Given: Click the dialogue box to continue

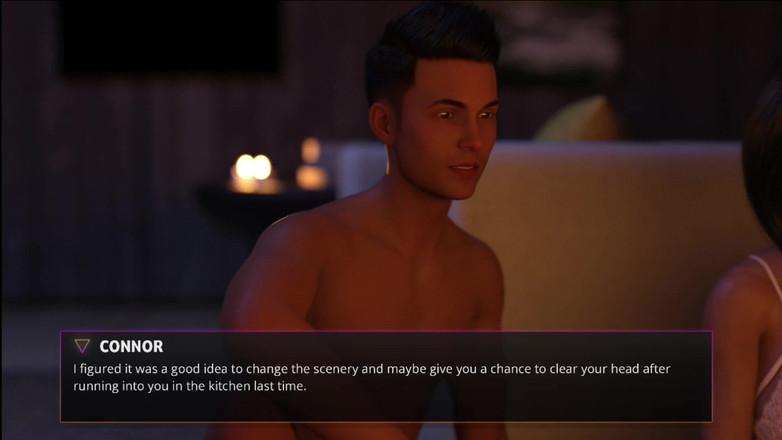Looking at the screenshot, I should 386,377.
